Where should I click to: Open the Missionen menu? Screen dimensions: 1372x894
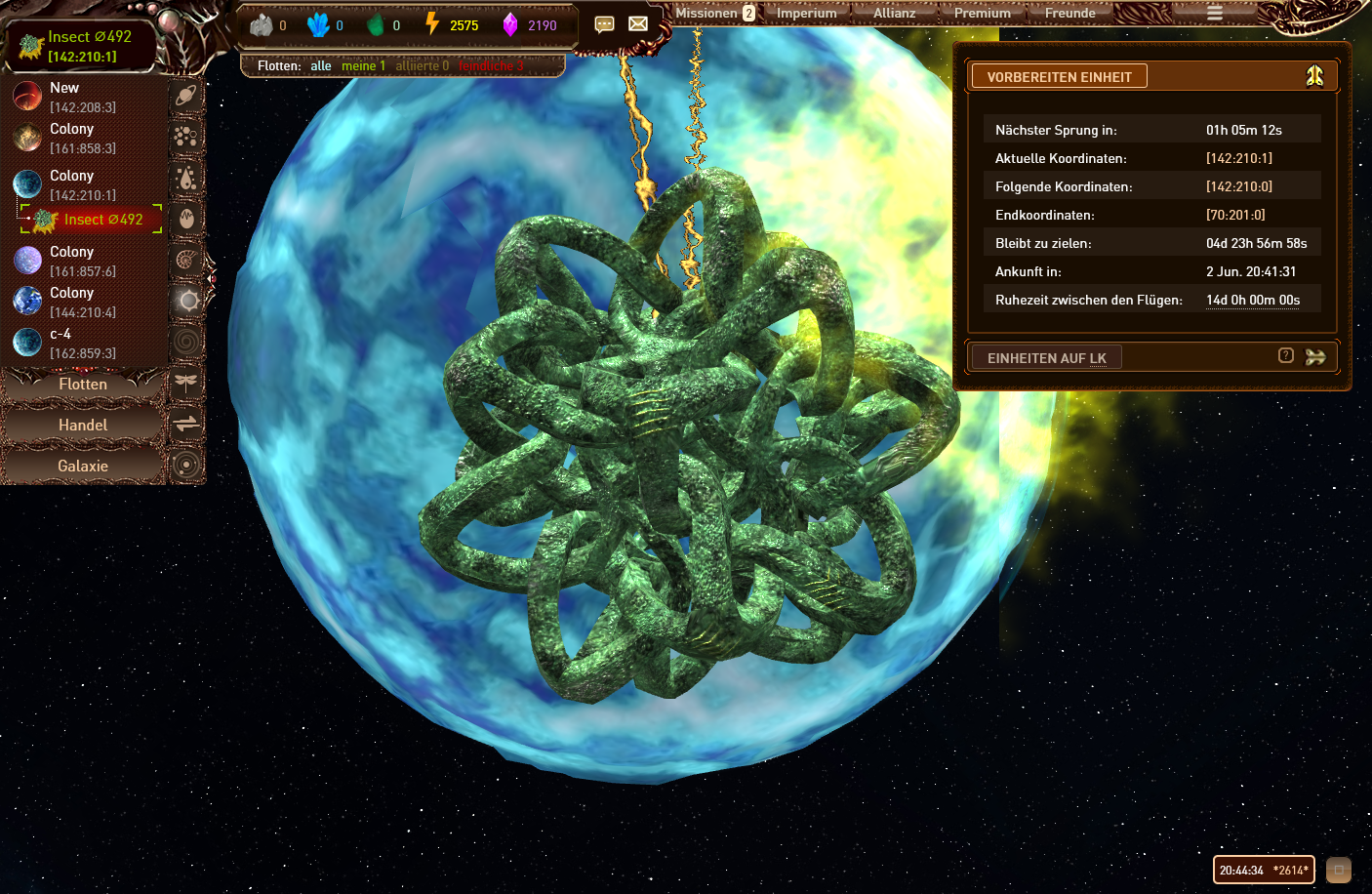point(706,14)
